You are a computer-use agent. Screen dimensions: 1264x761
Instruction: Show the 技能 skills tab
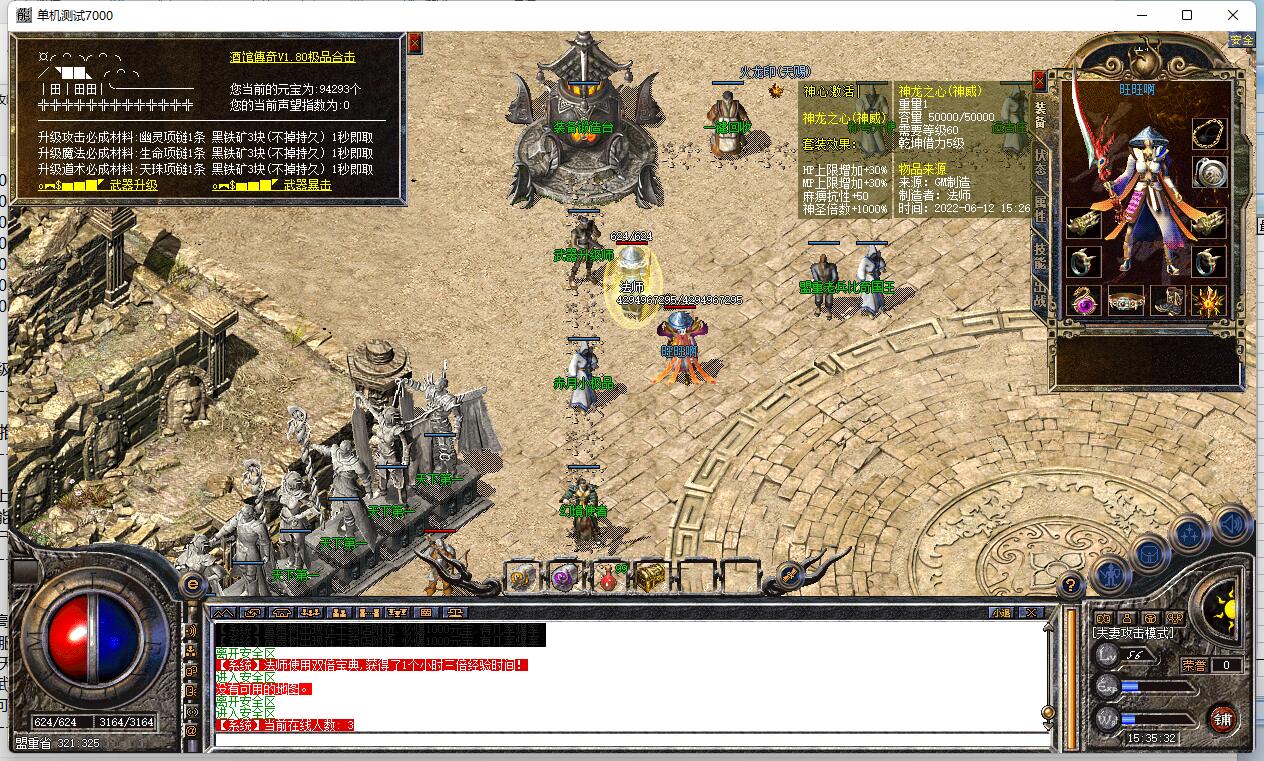coord(1040,255)
